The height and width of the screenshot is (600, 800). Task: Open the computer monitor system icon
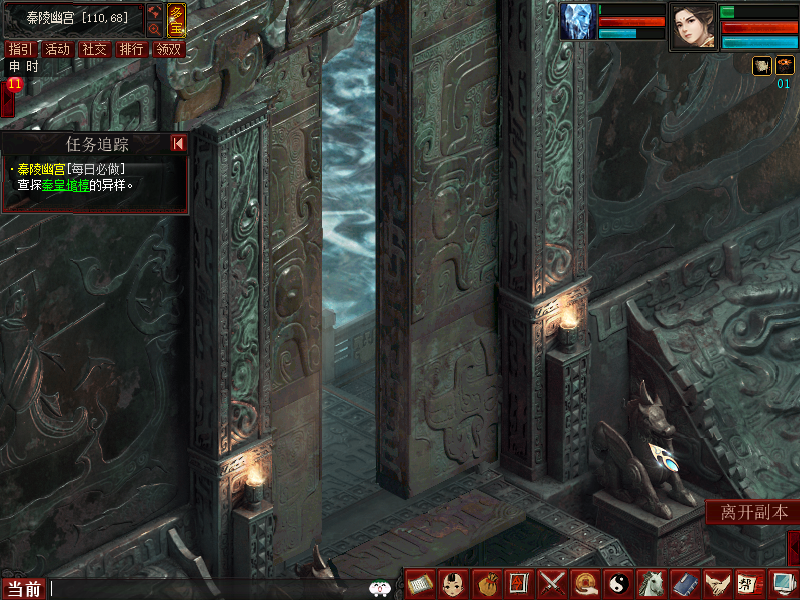pos(782,582)
